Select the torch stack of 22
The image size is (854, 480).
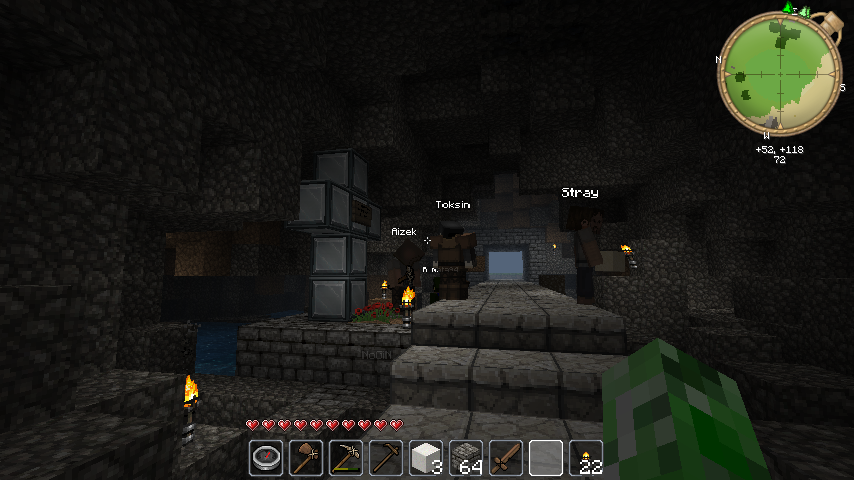586,458
